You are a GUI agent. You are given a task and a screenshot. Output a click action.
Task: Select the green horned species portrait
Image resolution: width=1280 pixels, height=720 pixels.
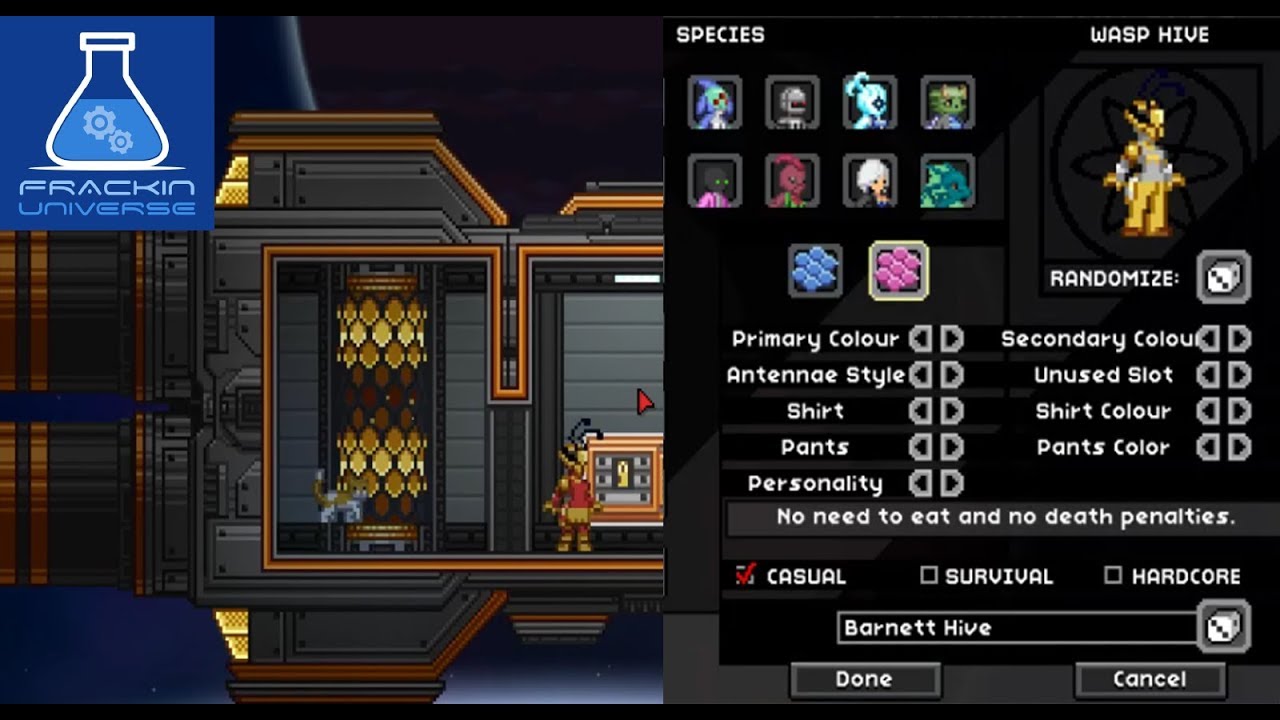pyautogui.click(x=946, y=102)
